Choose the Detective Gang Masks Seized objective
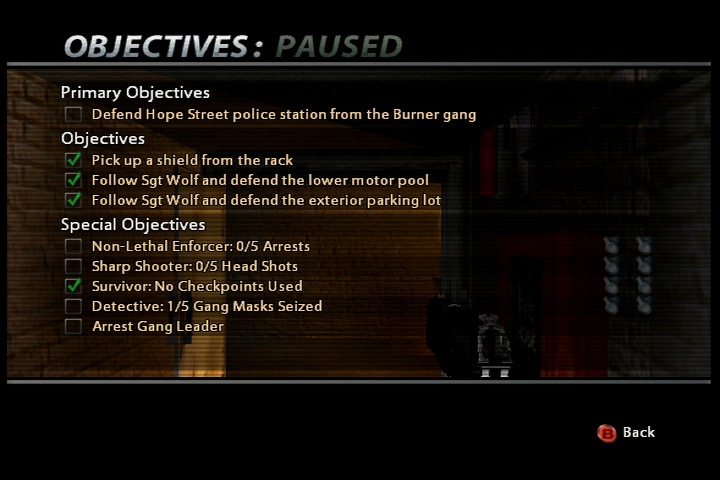Image resolution: width=720 pixels, height=480 pixels. tap(206, 306)
